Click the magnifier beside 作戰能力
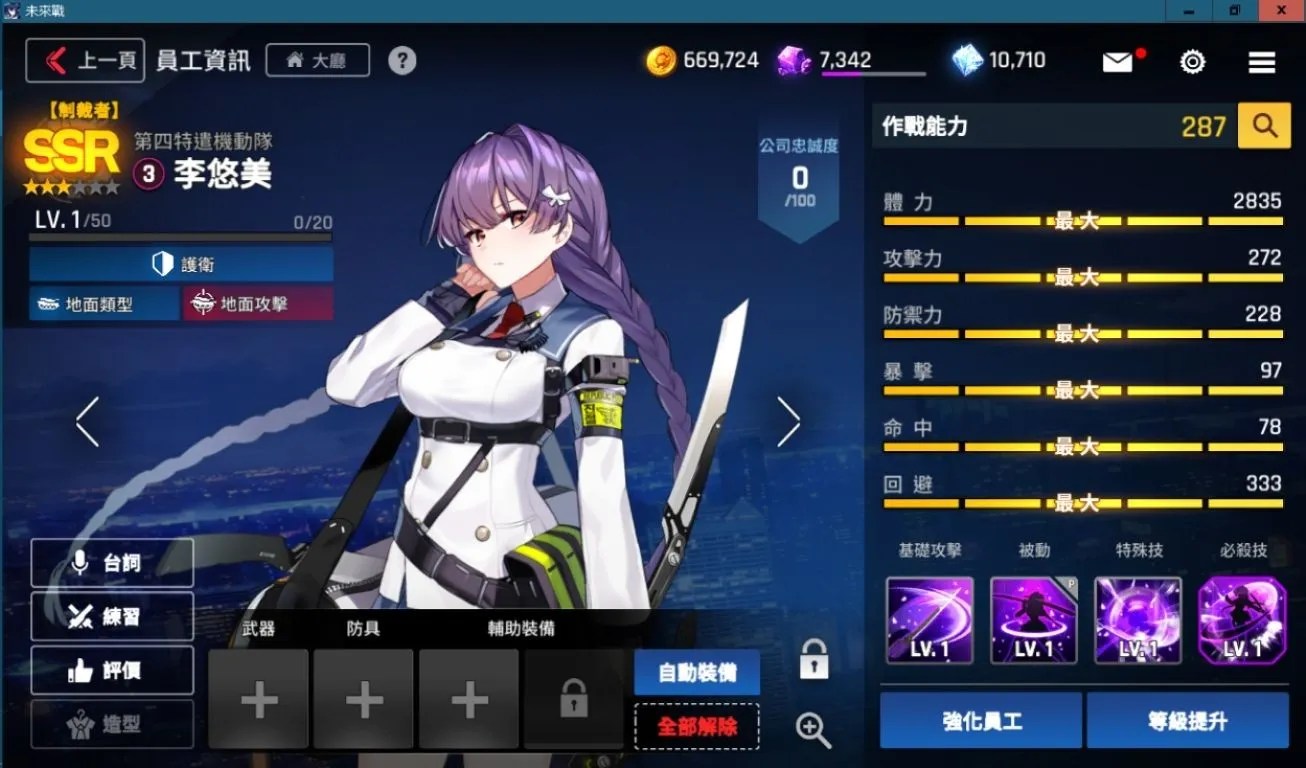 [1264, 126]
